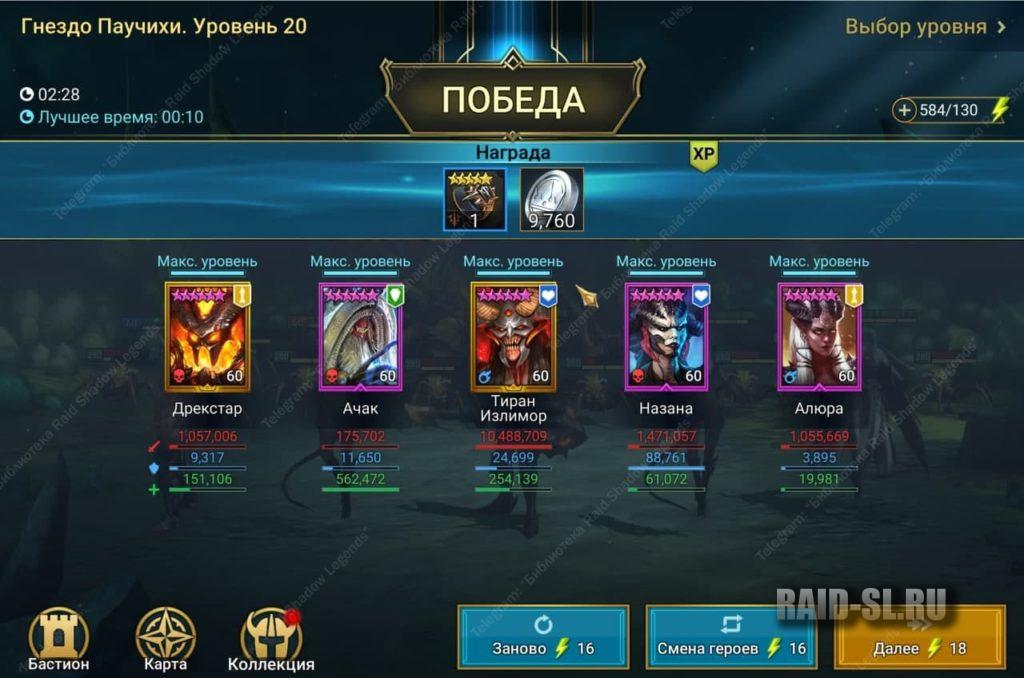The width and height of the screenshot is (1024, 678).
Task: Select Алюра hero portrait
Action: tap(819, 336)
